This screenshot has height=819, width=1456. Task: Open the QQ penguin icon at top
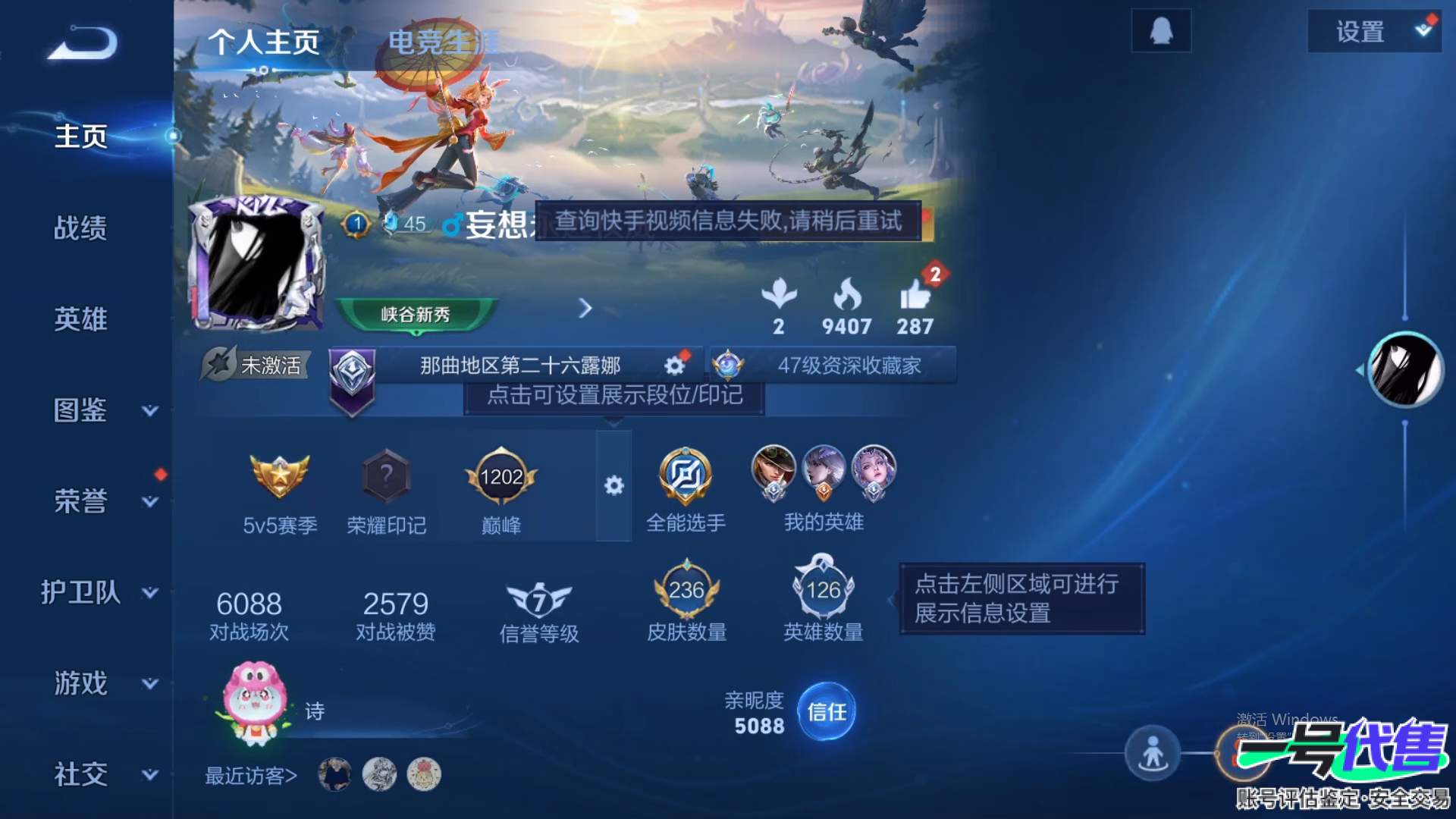pos(1161,30)
